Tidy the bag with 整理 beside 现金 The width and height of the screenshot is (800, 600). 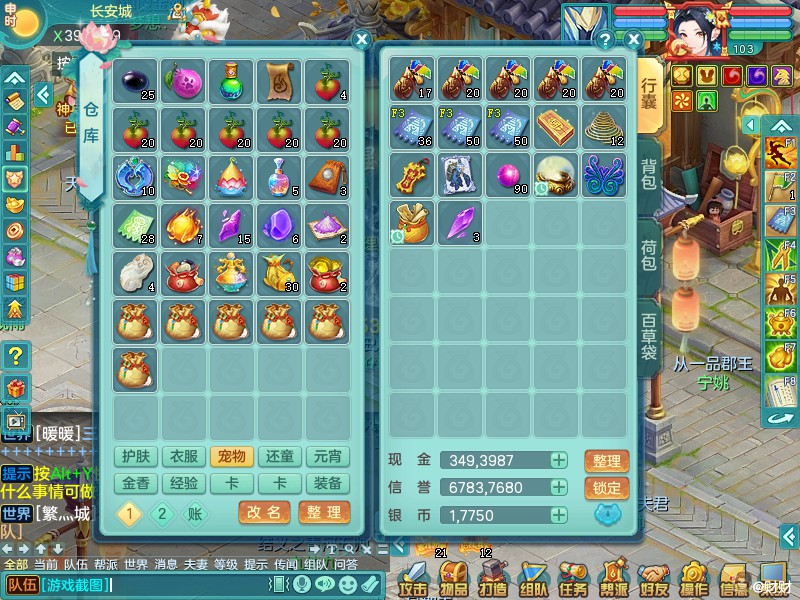coord(606,461)
